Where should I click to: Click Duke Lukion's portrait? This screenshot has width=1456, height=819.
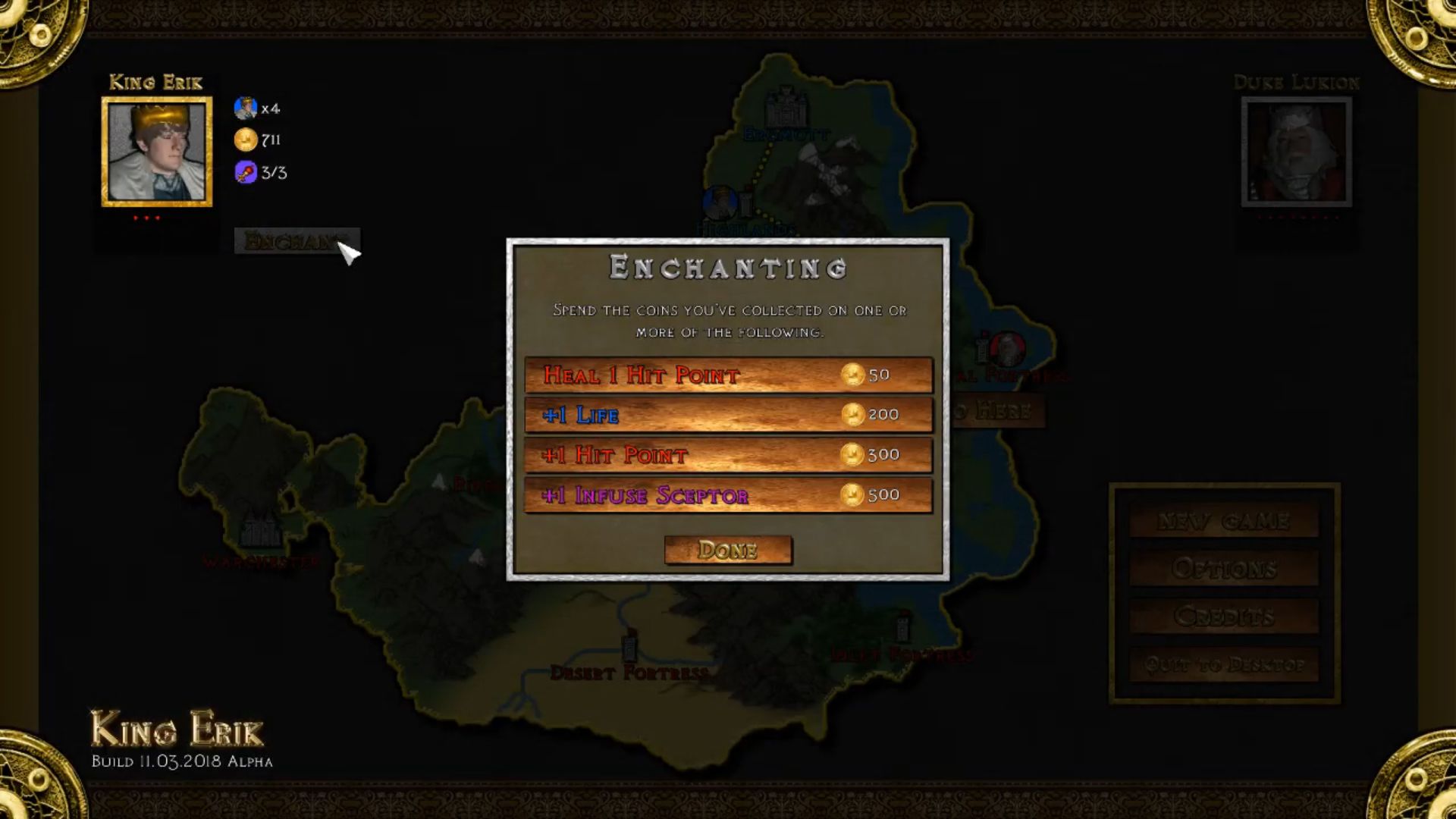click(x=1296, y=152)
